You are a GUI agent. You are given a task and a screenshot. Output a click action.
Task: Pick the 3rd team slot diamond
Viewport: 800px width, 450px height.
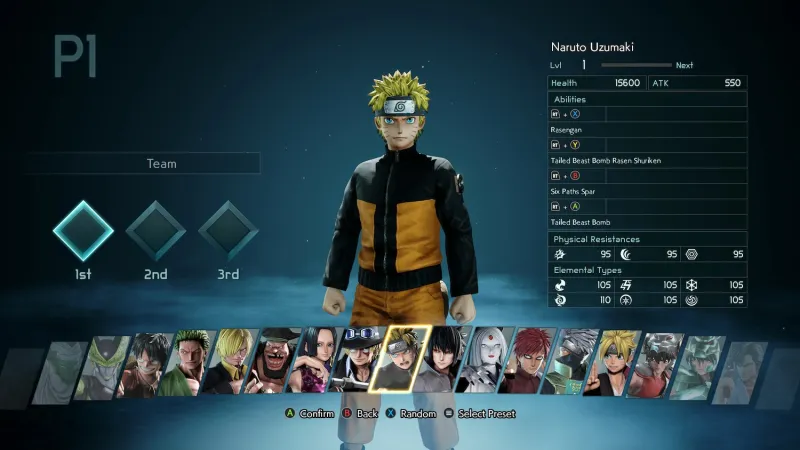tap(228, 231)
